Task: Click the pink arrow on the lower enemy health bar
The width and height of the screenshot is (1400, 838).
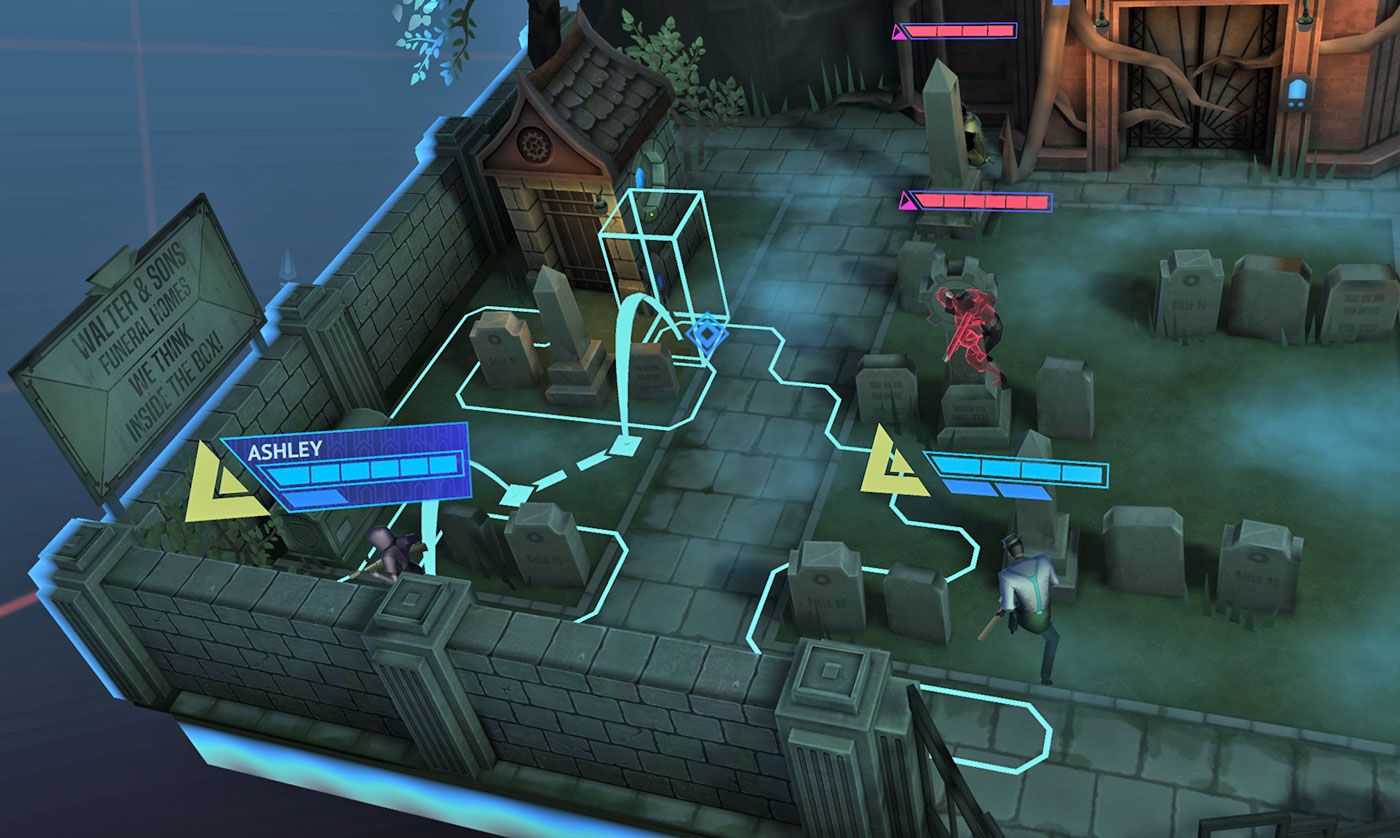Action: tap(908, 200)
